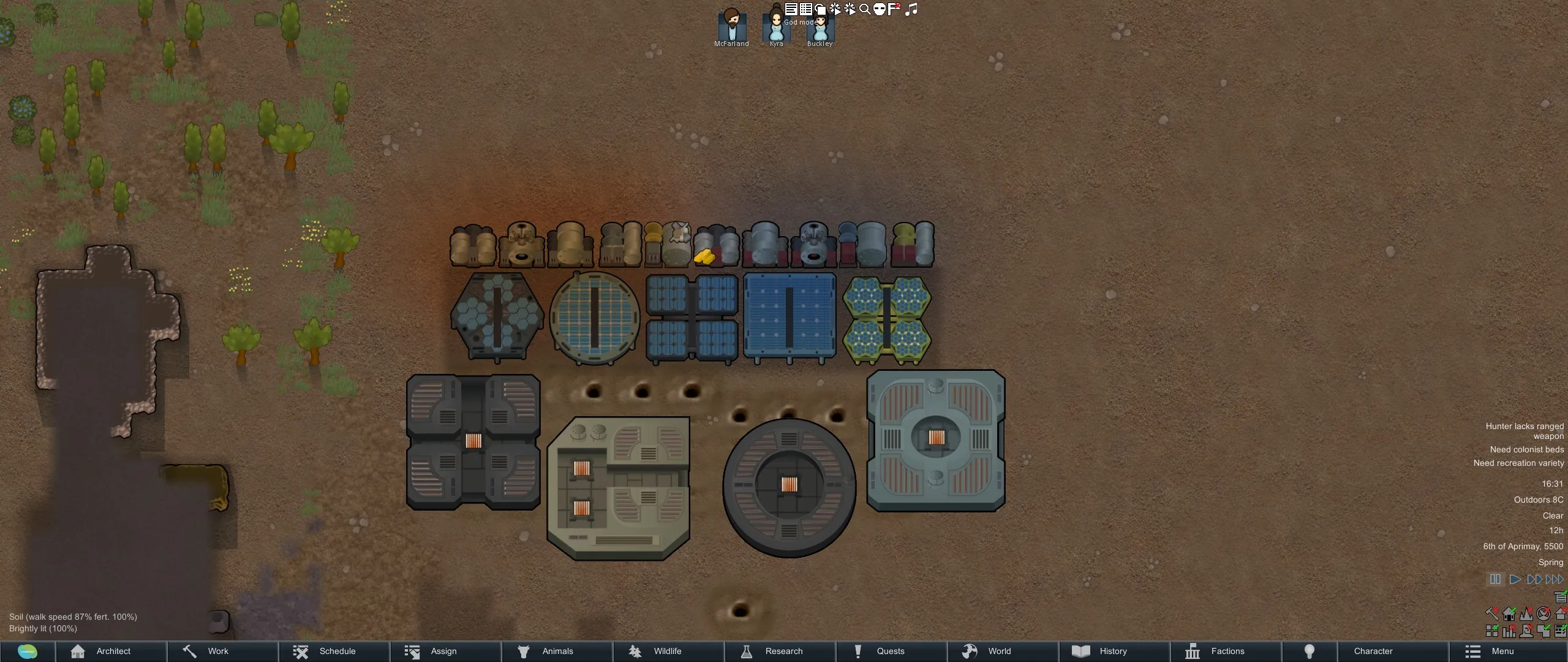The width and height of the screenshot is (1568, 662).
Task: Toggle the roof overlay house icon
Action: 1560,613
